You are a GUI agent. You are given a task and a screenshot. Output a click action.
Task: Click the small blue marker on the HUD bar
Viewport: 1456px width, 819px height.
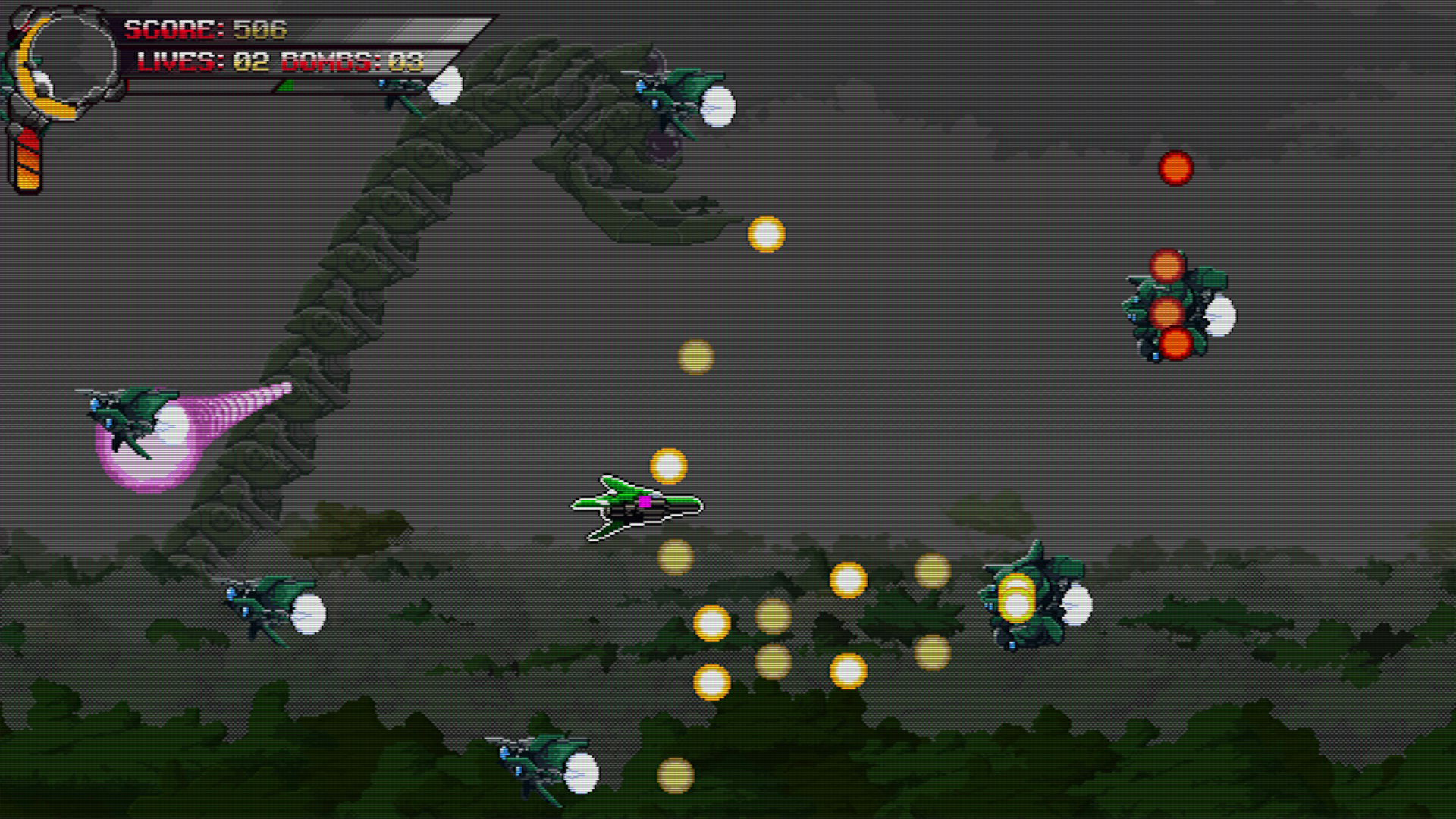click(381, 85)
